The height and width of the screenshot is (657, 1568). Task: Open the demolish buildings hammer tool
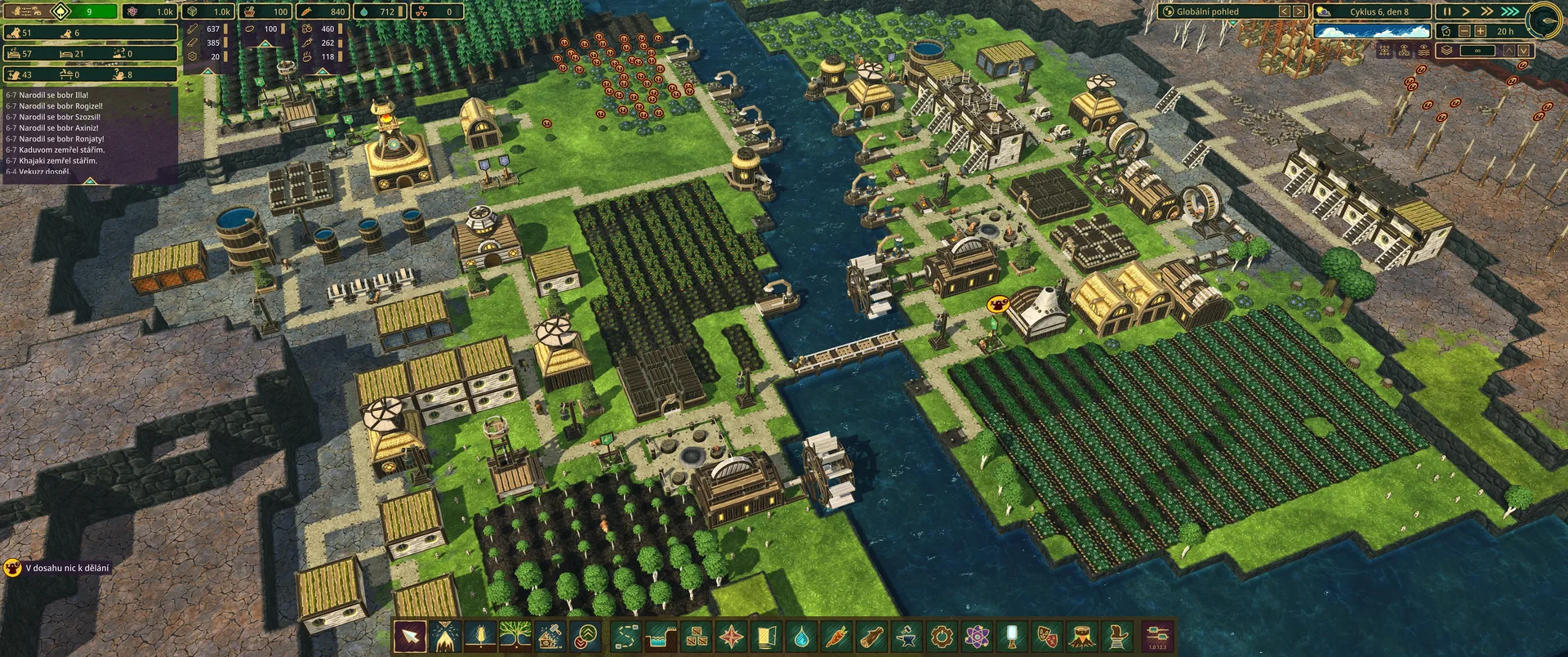tap(551, 636)
